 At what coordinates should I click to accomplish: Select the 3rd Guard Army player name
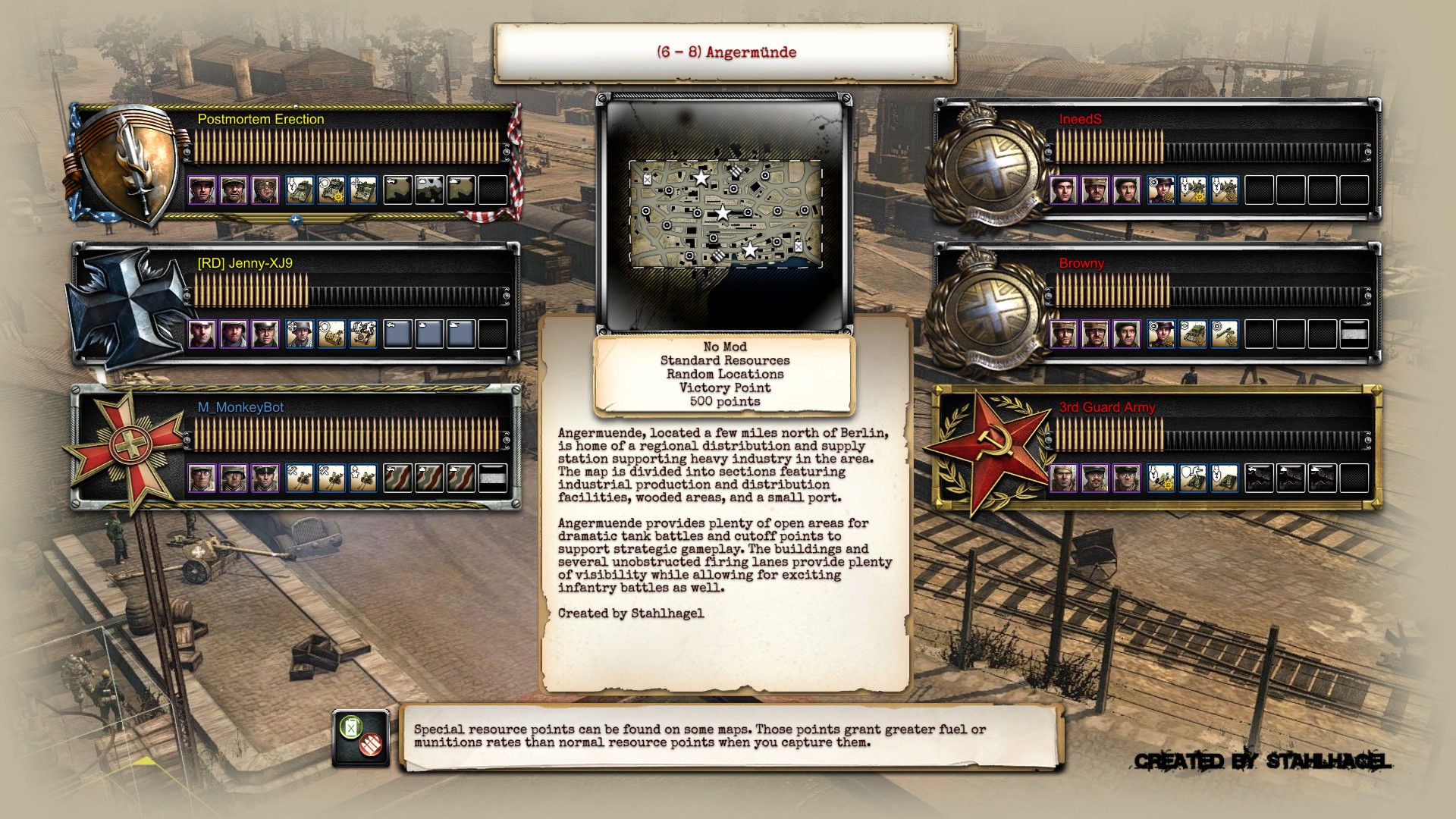tap(1107, 407)
